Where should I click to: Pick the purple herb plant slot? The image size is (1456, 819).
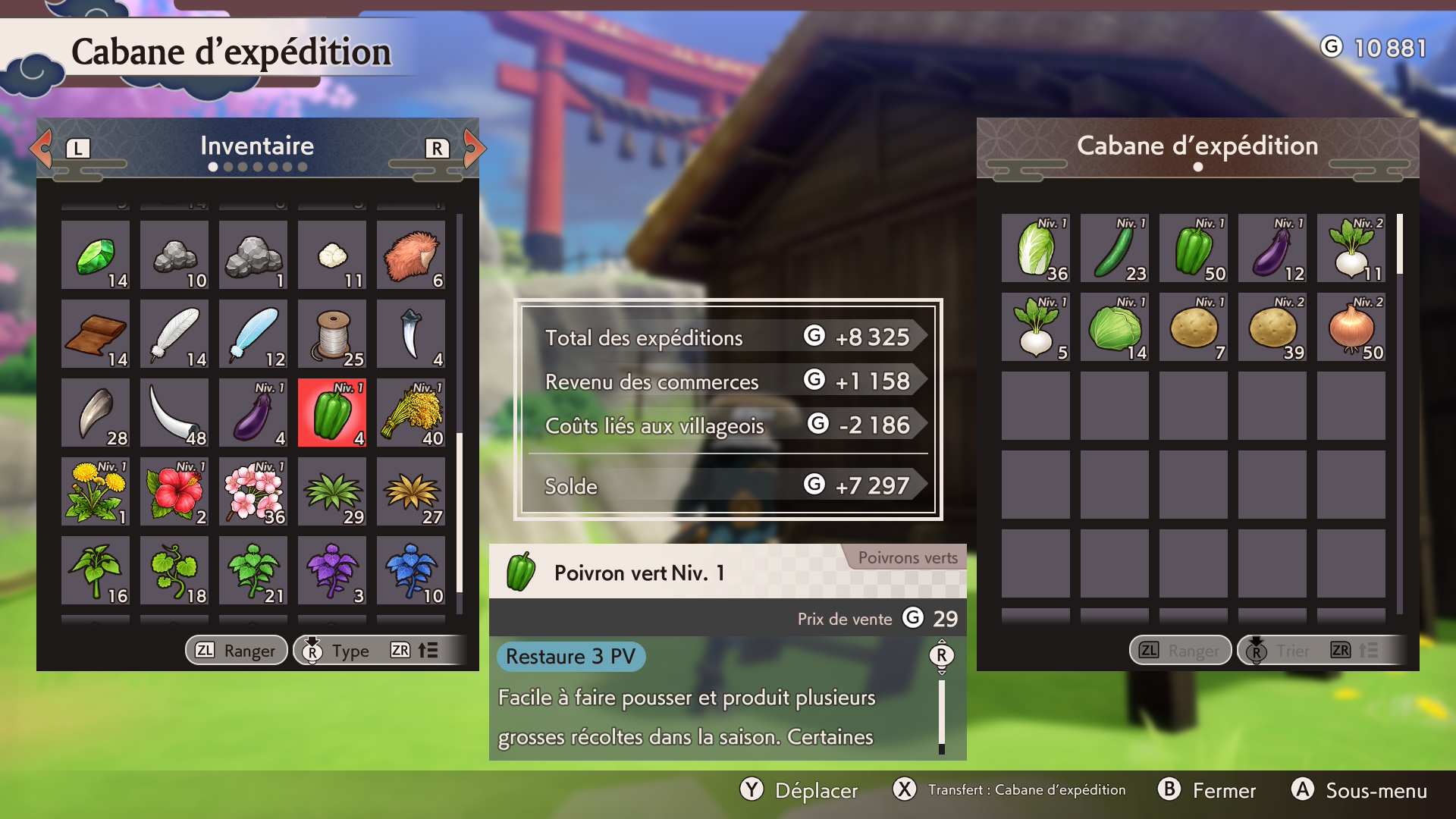point(332,571)
